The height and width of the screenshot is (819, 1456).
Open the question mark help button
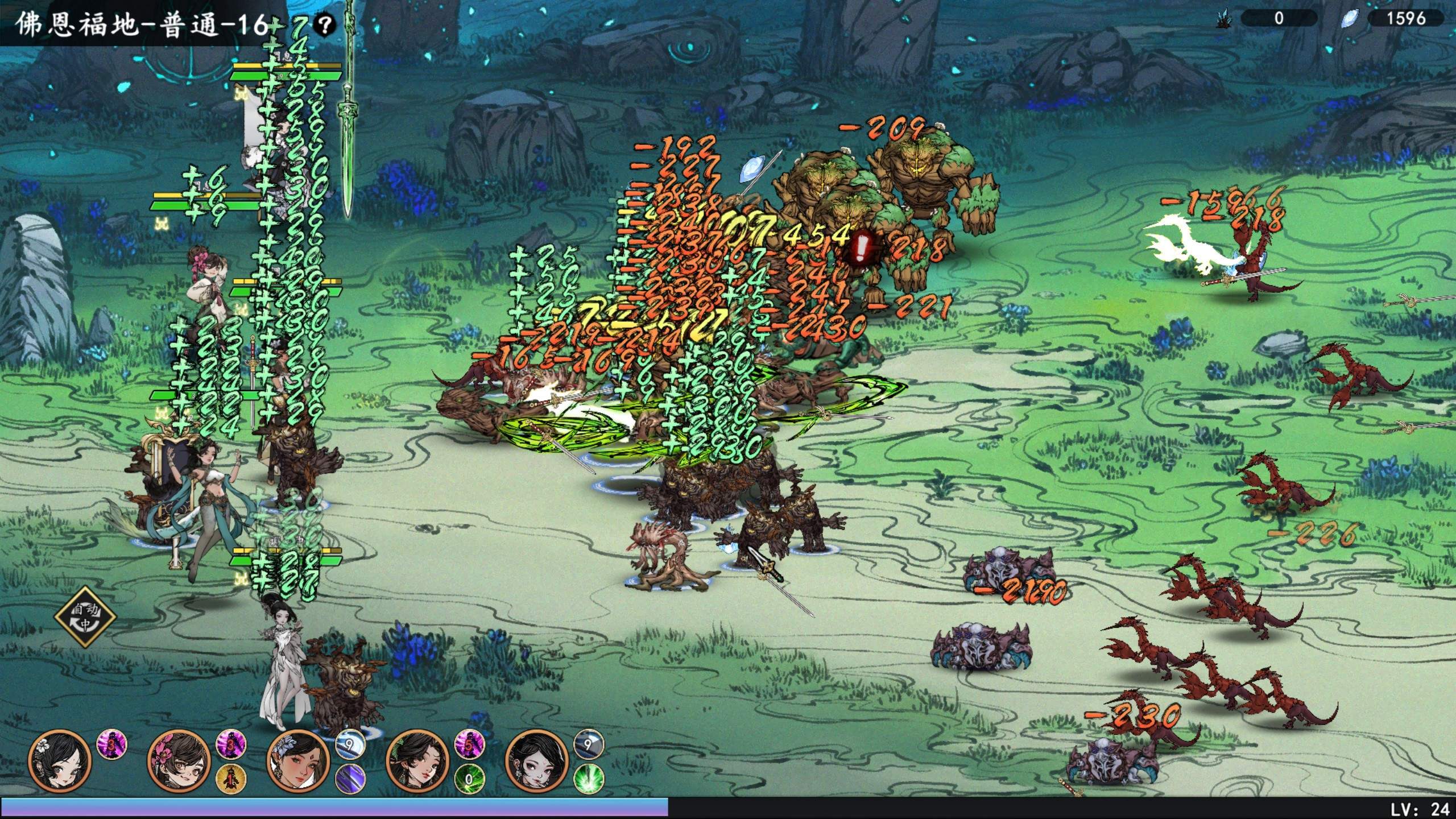tap(325, 24)
